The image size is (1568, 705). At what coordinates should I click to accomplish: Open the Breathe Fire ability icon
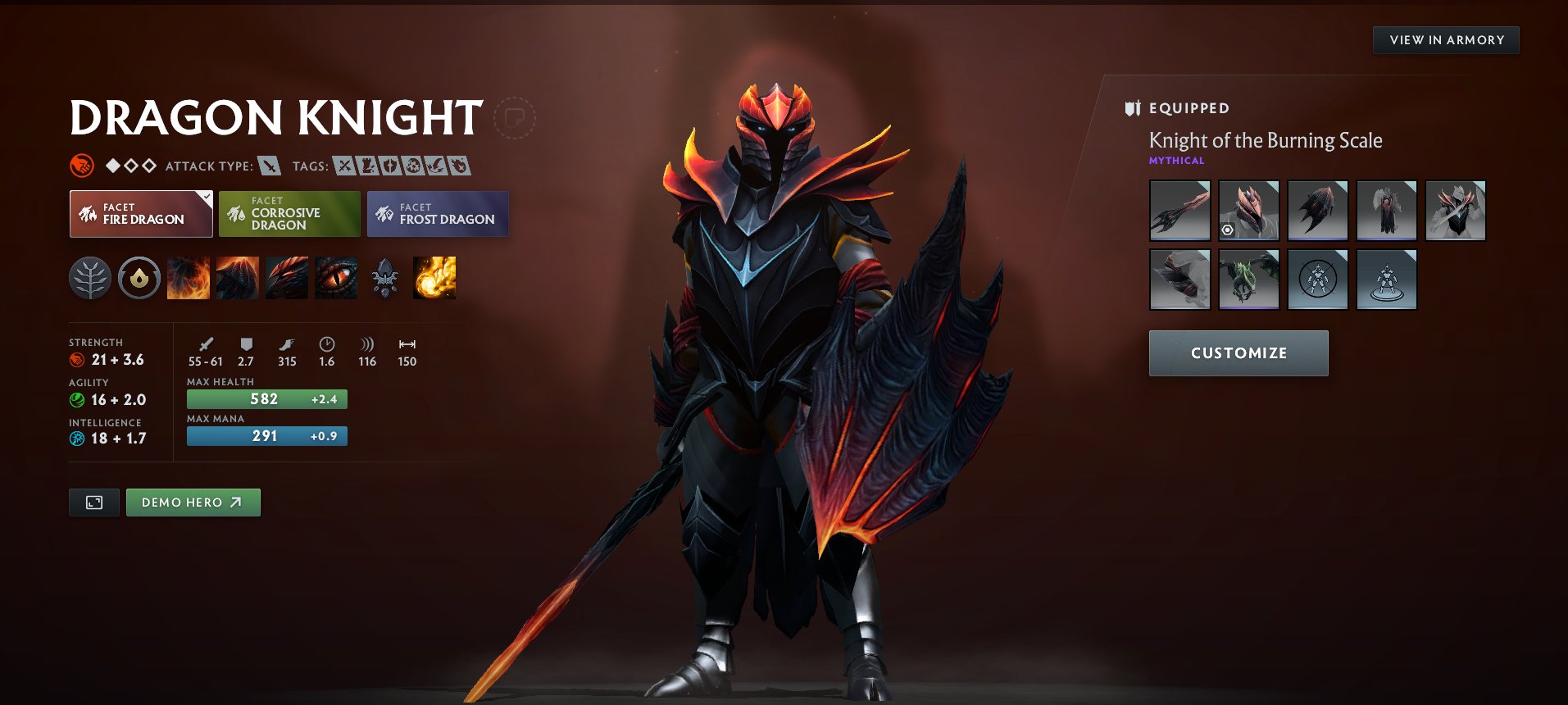[188, 278]
